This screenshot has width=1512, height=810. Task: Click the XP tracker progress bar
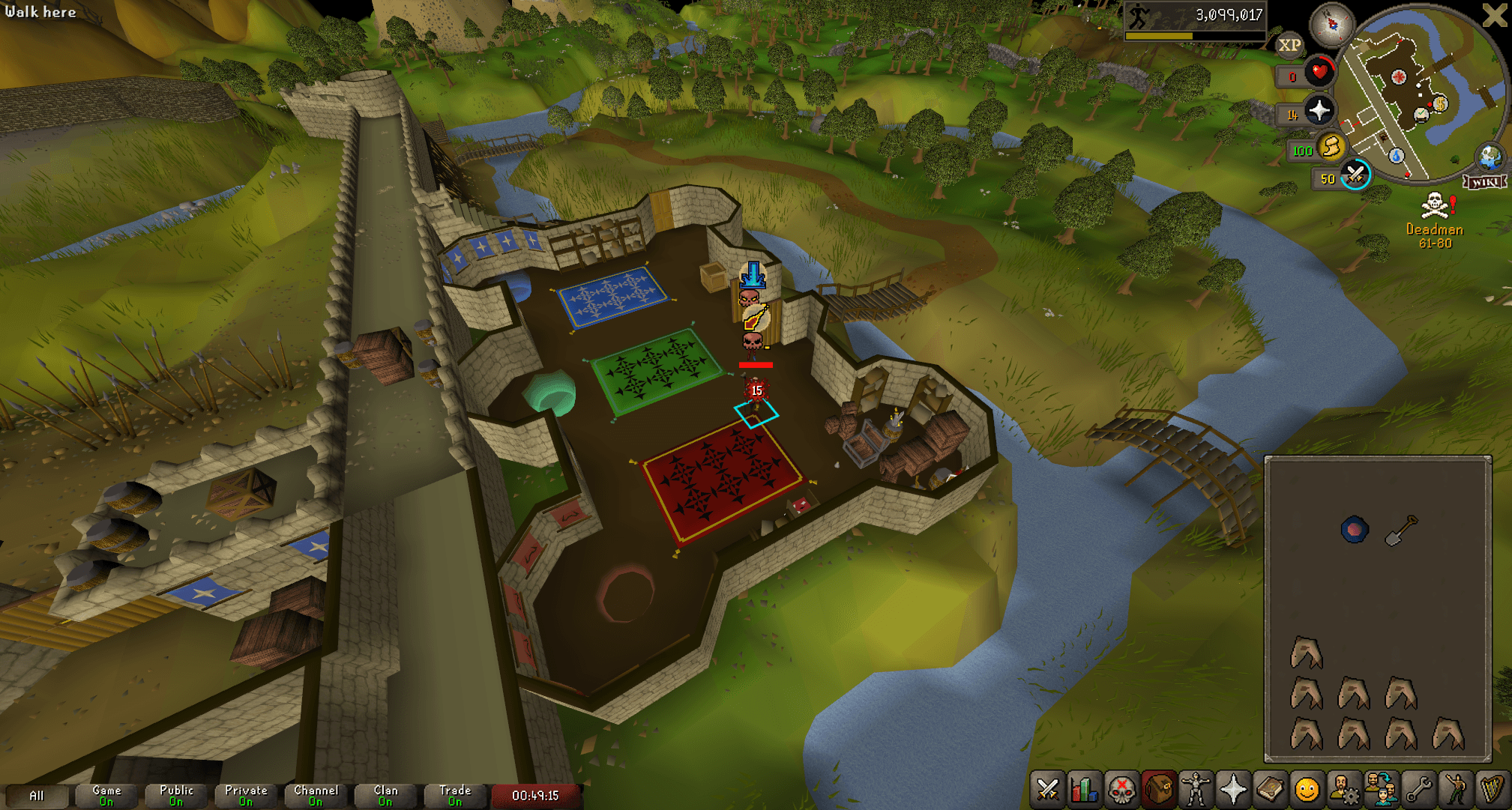tap(1194, 36)
